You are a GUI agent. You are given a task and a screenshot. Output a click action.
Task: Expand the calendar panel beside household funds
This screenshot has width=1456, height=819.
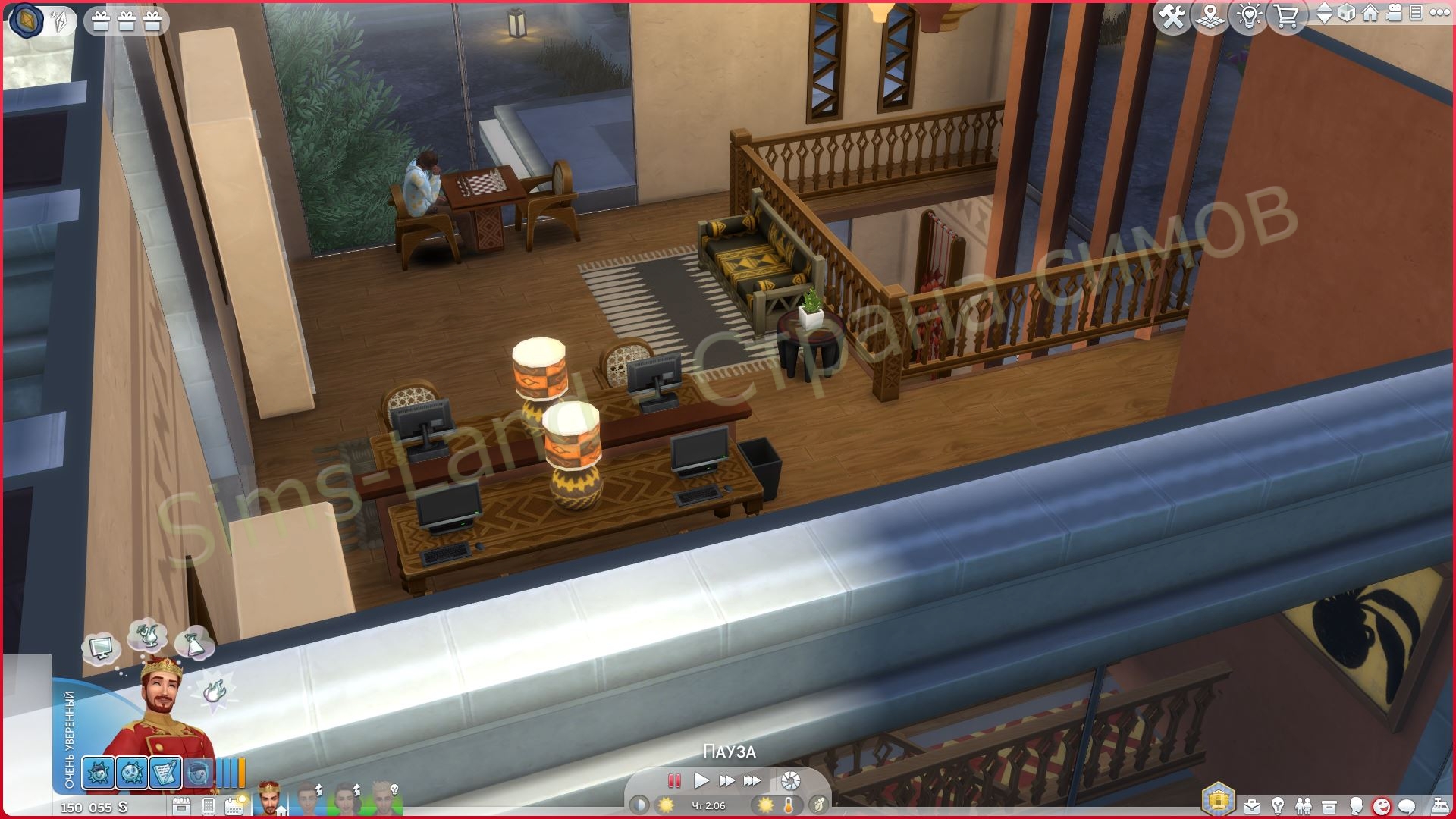pos(235,805)
